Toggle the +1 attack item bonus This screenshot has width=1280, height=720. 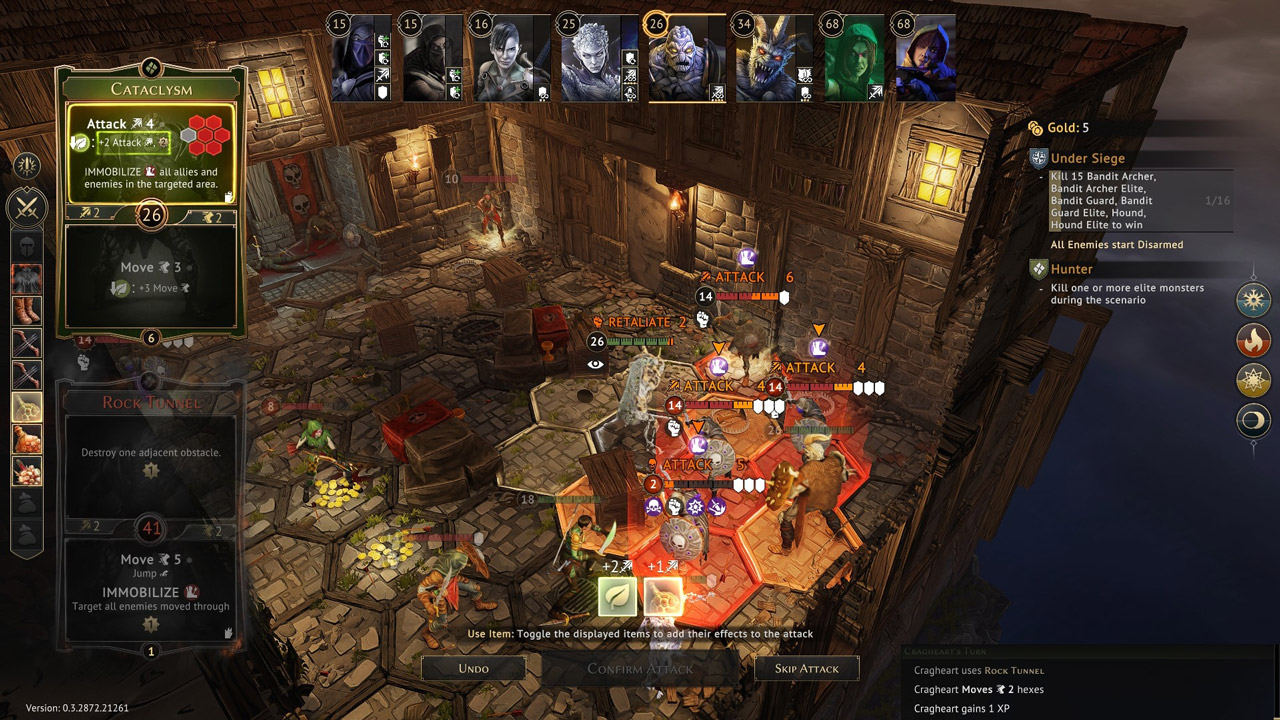pyautogui.click(x=663, y=596)
